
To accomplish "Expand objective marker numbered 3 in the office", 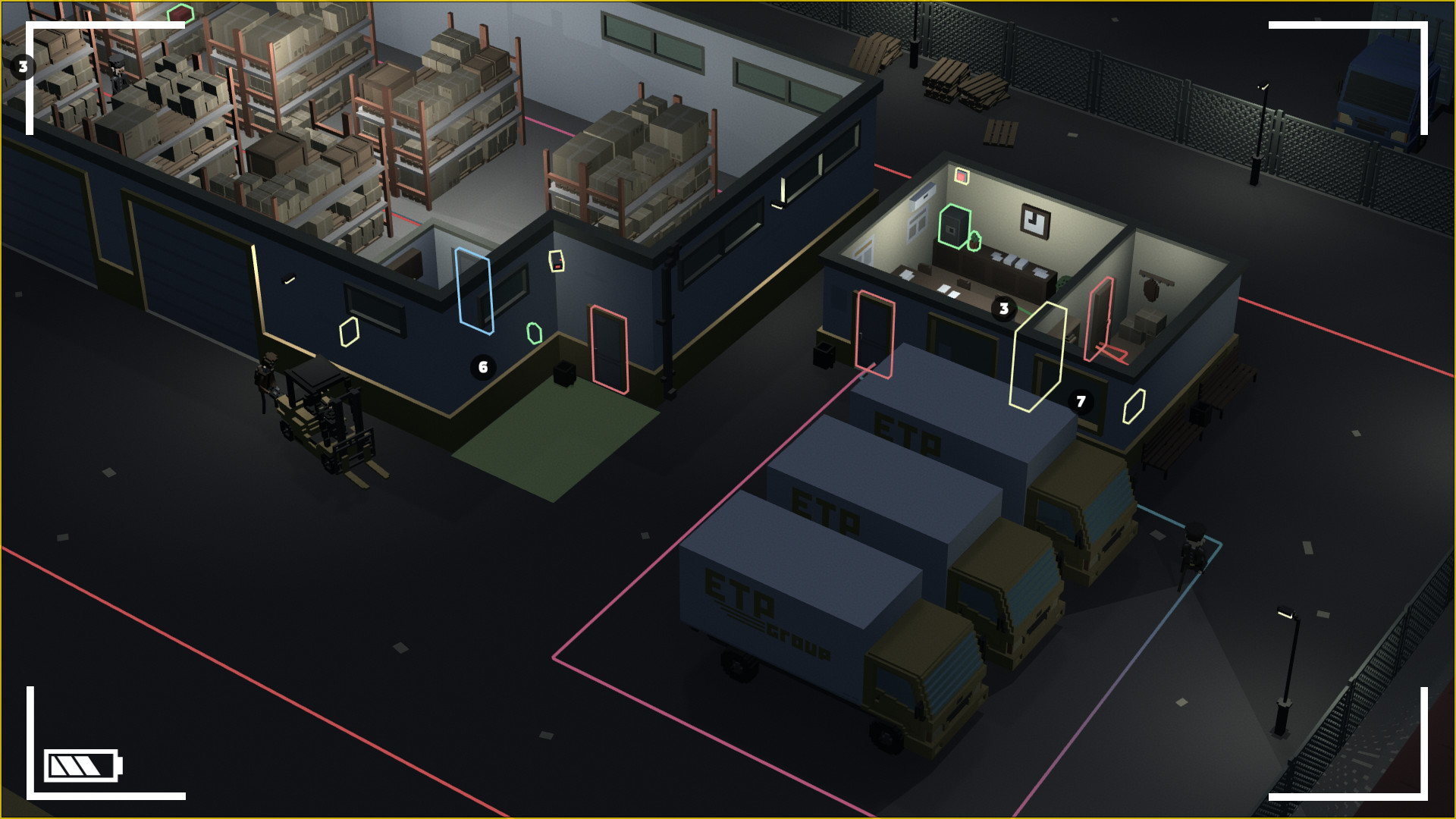I will (1003, 308).
